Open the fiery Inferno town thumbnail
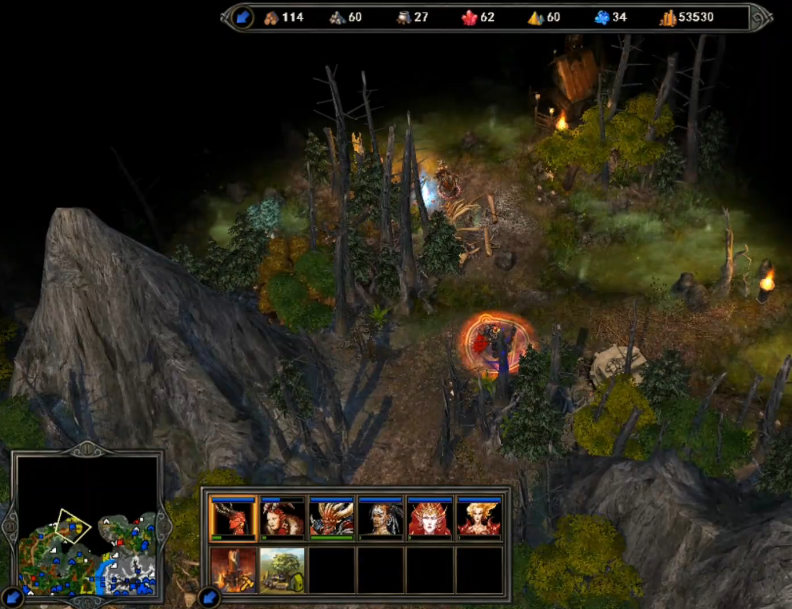Screen dimensions: 792x609 point(233,569)
